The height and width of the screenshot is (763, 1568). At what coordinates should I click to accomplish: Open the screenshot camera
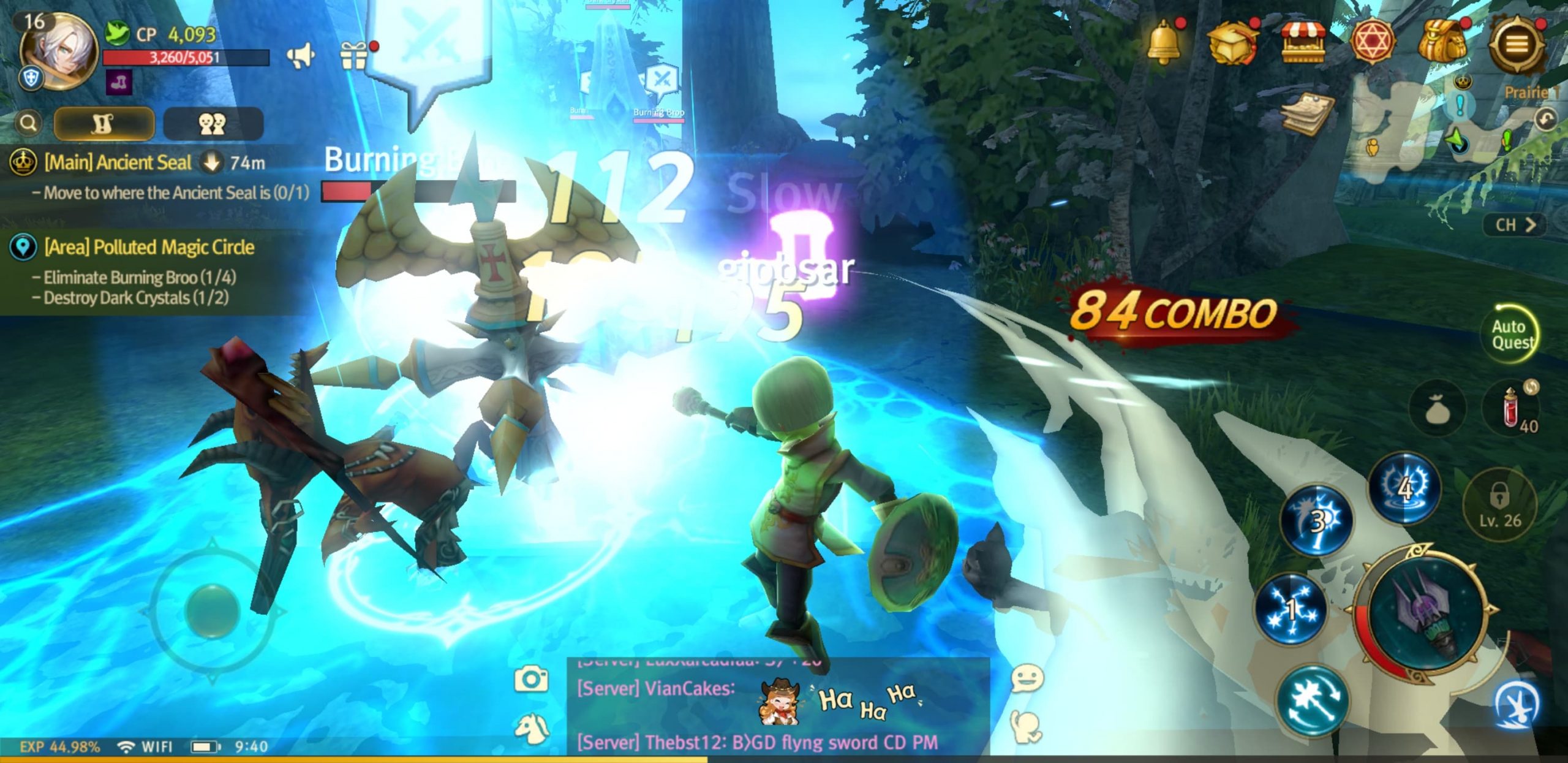[x=530, y=679]
